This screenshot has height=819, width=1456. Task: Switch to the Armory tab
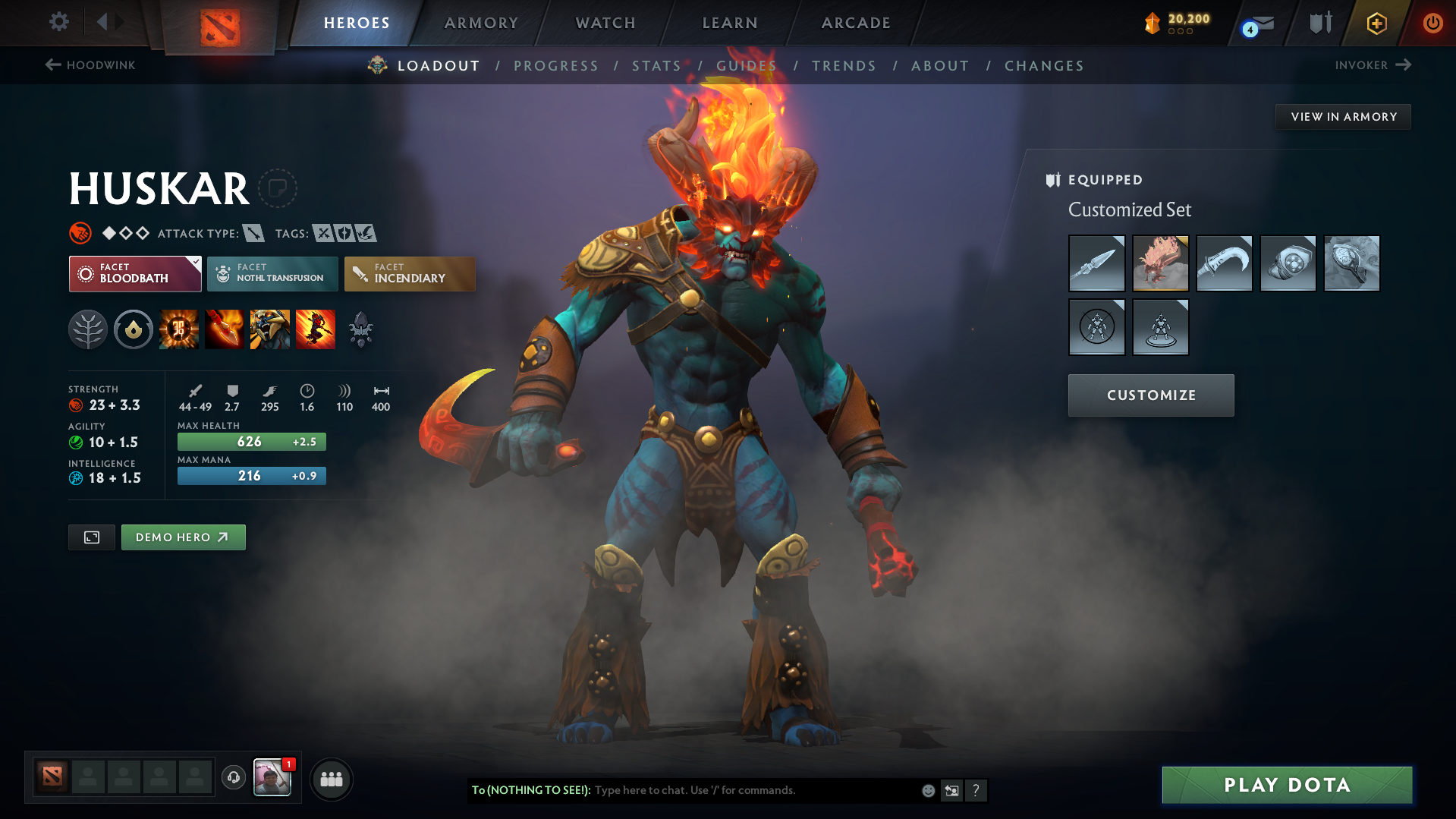(481, 23)
